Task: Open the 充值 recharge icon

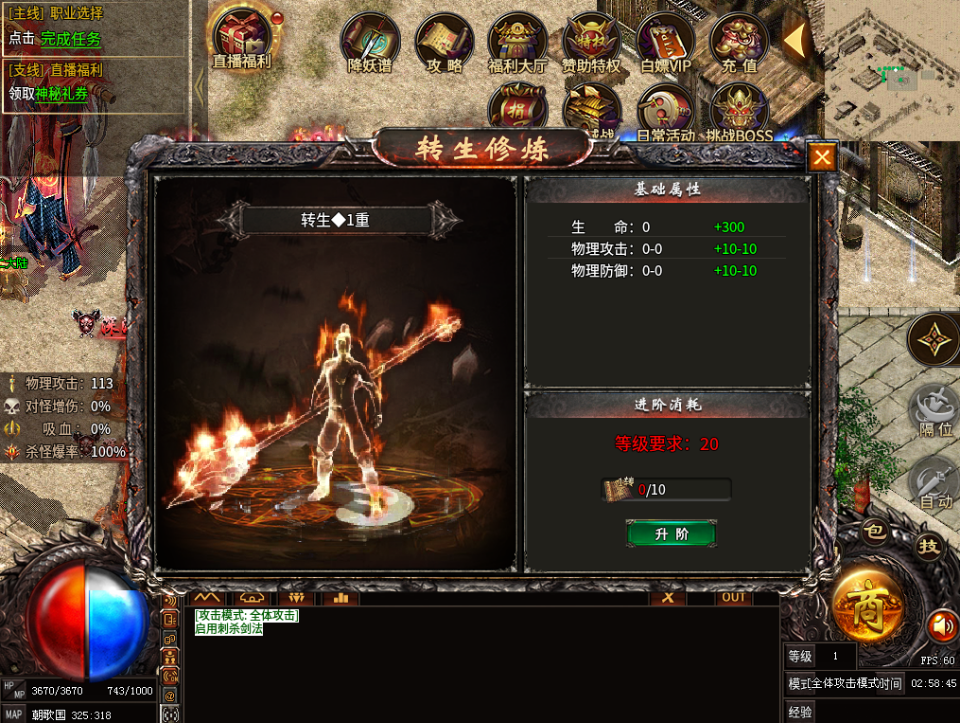Action: [739, 41]
